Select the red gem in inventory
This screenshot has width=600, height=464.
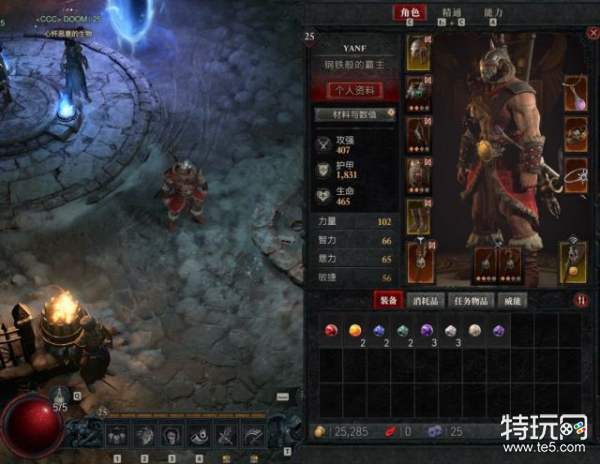pos(329,330)
